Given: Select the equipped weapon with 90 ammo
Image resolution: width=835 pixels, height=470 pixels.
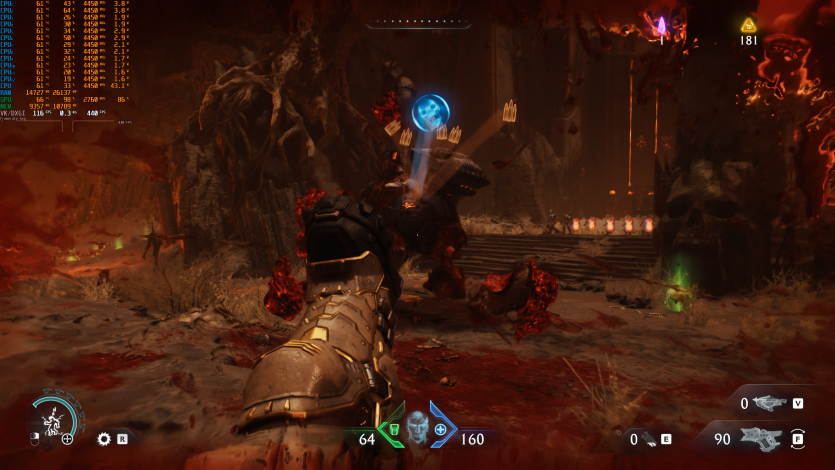Looking at the screenshot, I should coord(762,438).
